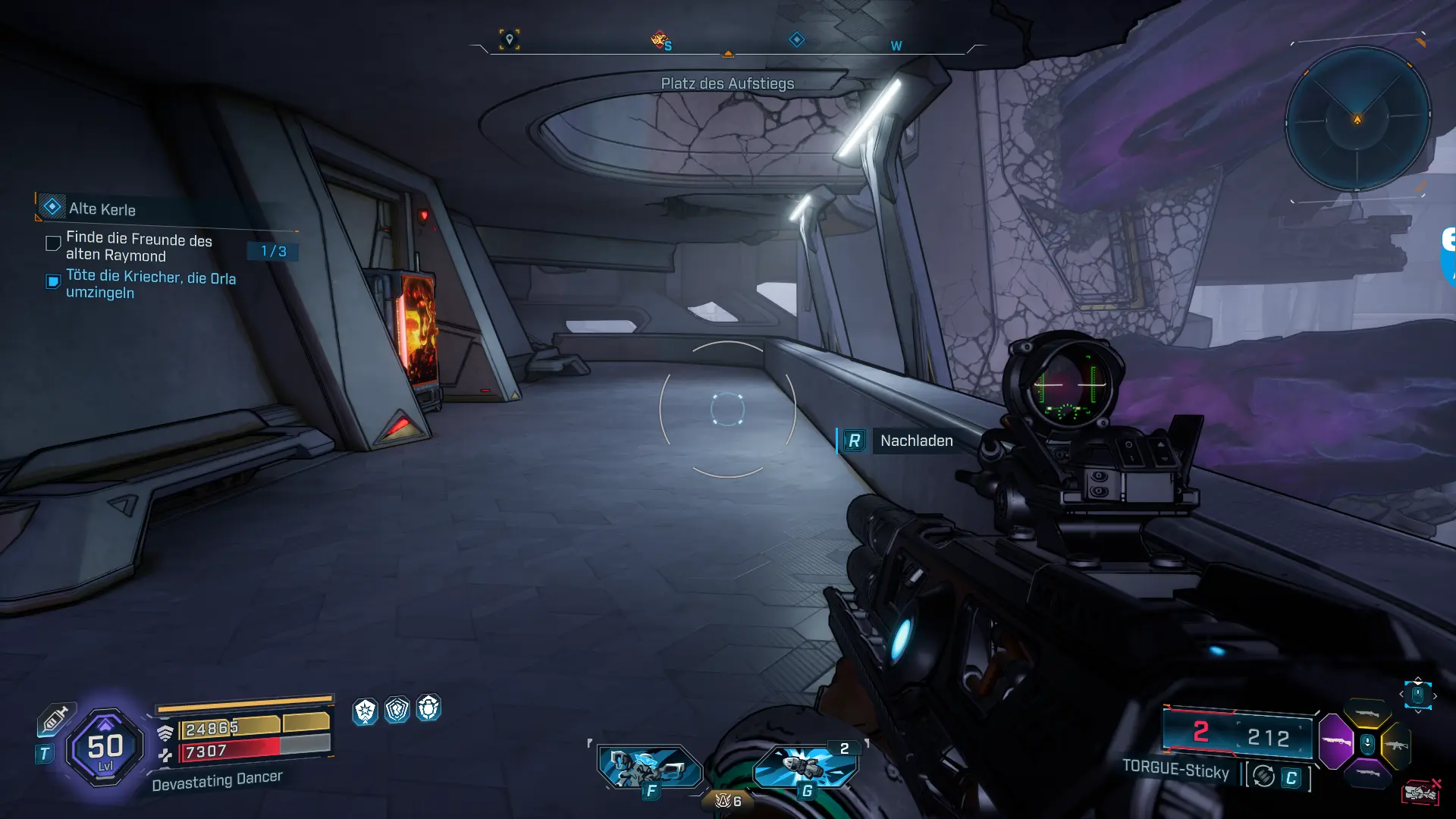
Task: Switch to the assault rifle weapon slot
Action: click(1396, 745)
